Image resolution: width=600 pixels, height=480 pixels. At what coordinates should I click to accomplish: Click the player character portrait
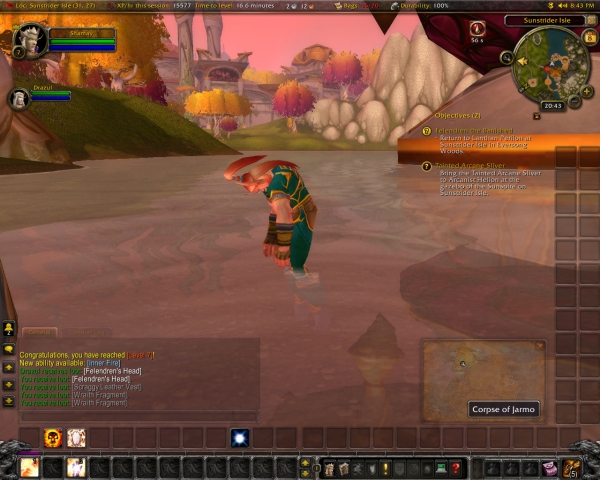click(x=30, y=41)
